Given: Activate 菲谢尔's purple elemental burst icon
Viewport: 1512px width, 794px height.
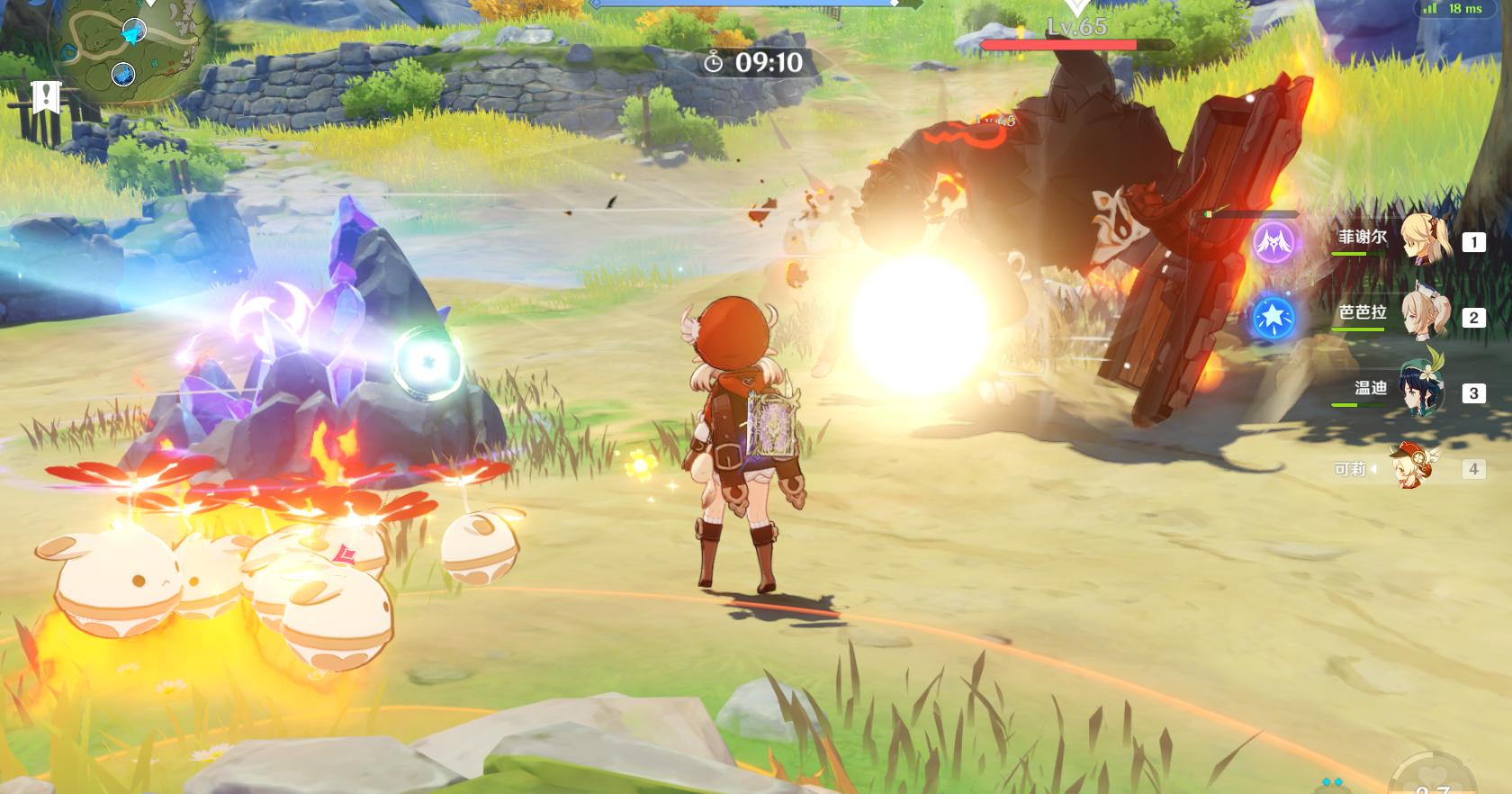Looking at the screenshot, I should coord(1274,242).
